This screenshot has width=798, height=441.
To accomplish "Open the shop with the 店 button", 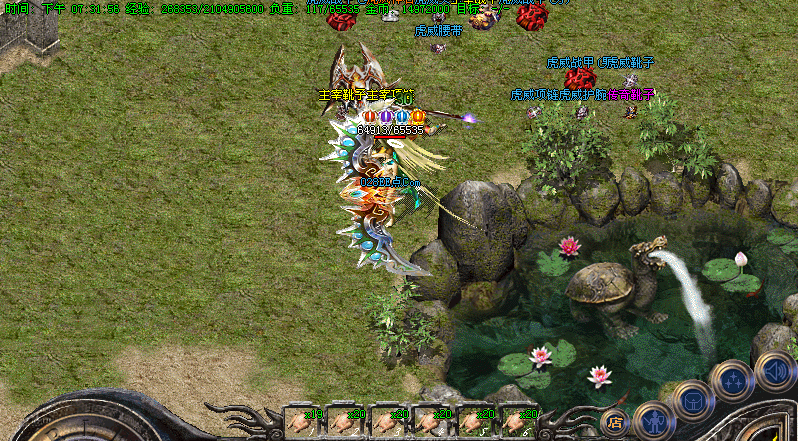I will coord(615,422).
